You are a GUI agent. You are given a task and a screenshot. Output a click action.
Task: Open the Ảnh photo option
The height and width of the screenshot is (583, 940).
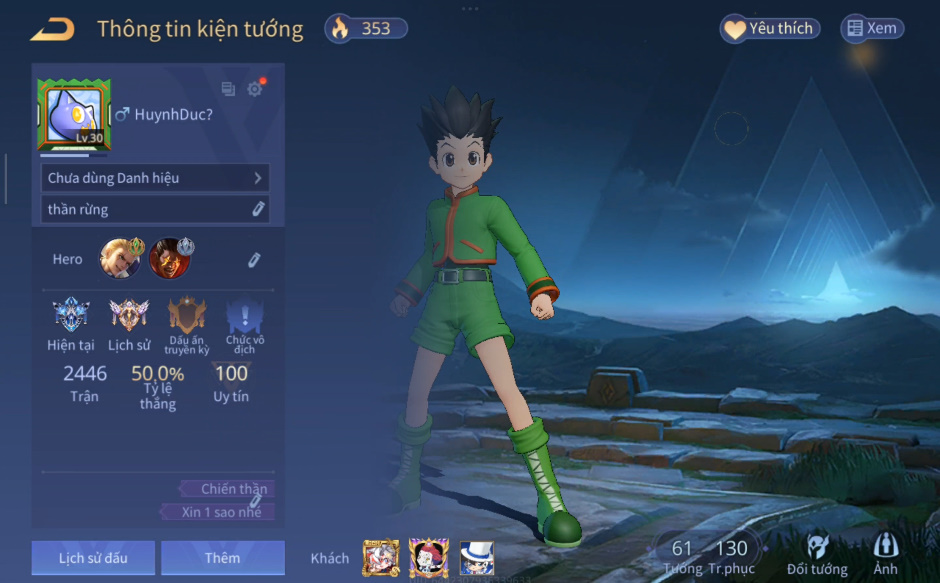[x=885, y=554]
